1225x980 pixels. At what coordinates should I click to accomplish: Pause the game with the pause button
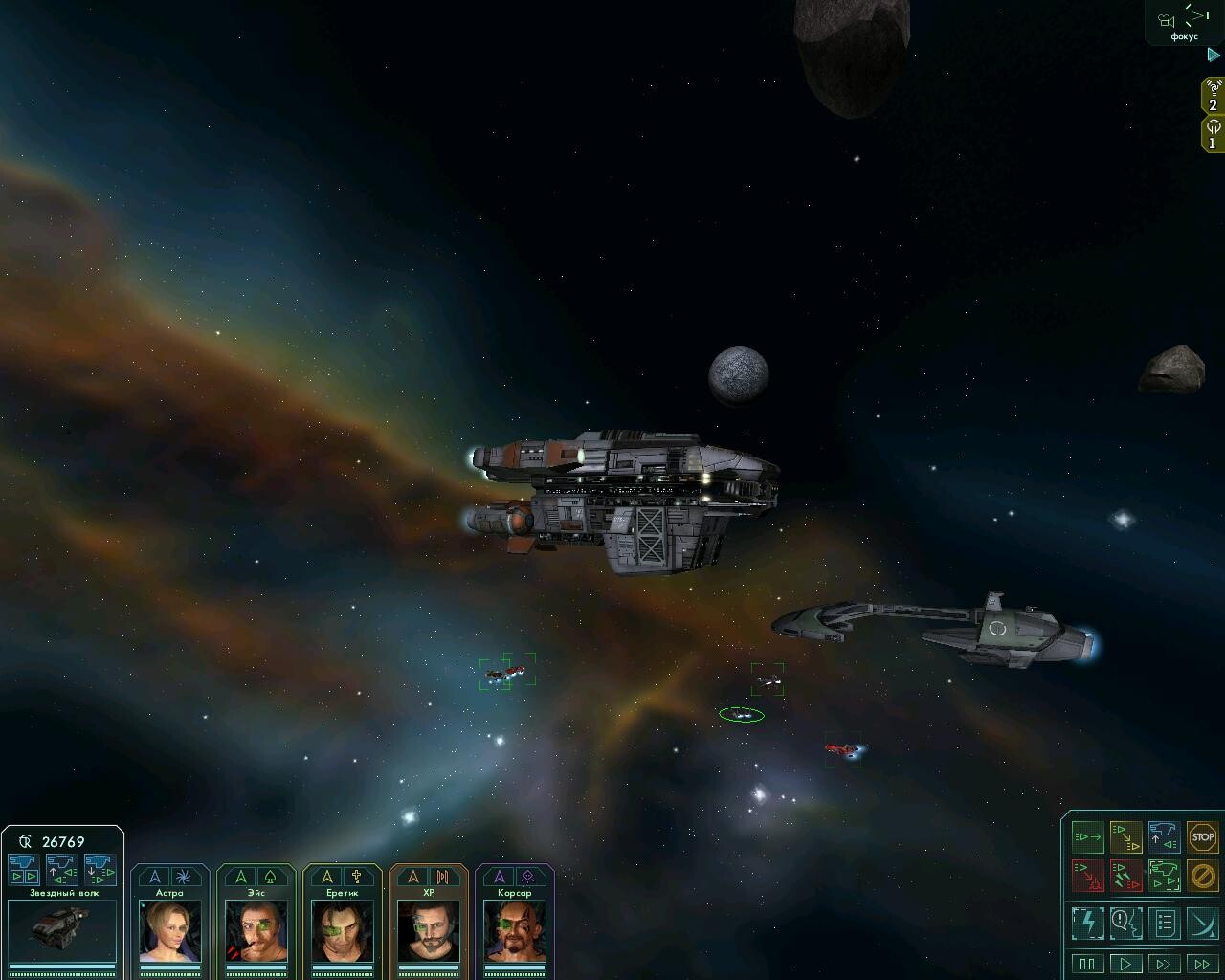coord(1087,964)
